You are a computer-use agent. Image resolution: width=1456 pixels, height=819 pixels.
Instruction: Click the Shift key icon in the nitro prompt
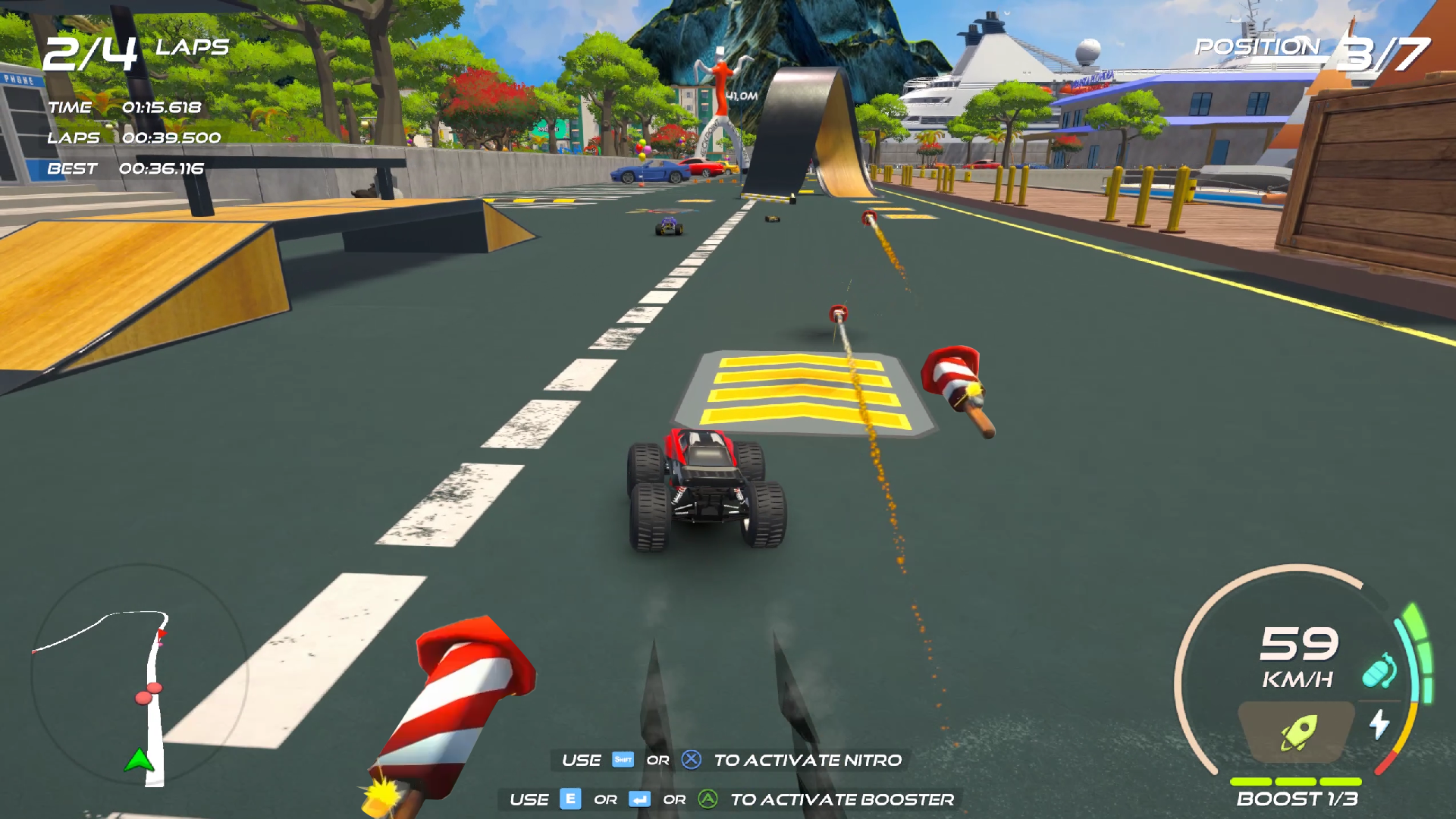coord(623,760)
